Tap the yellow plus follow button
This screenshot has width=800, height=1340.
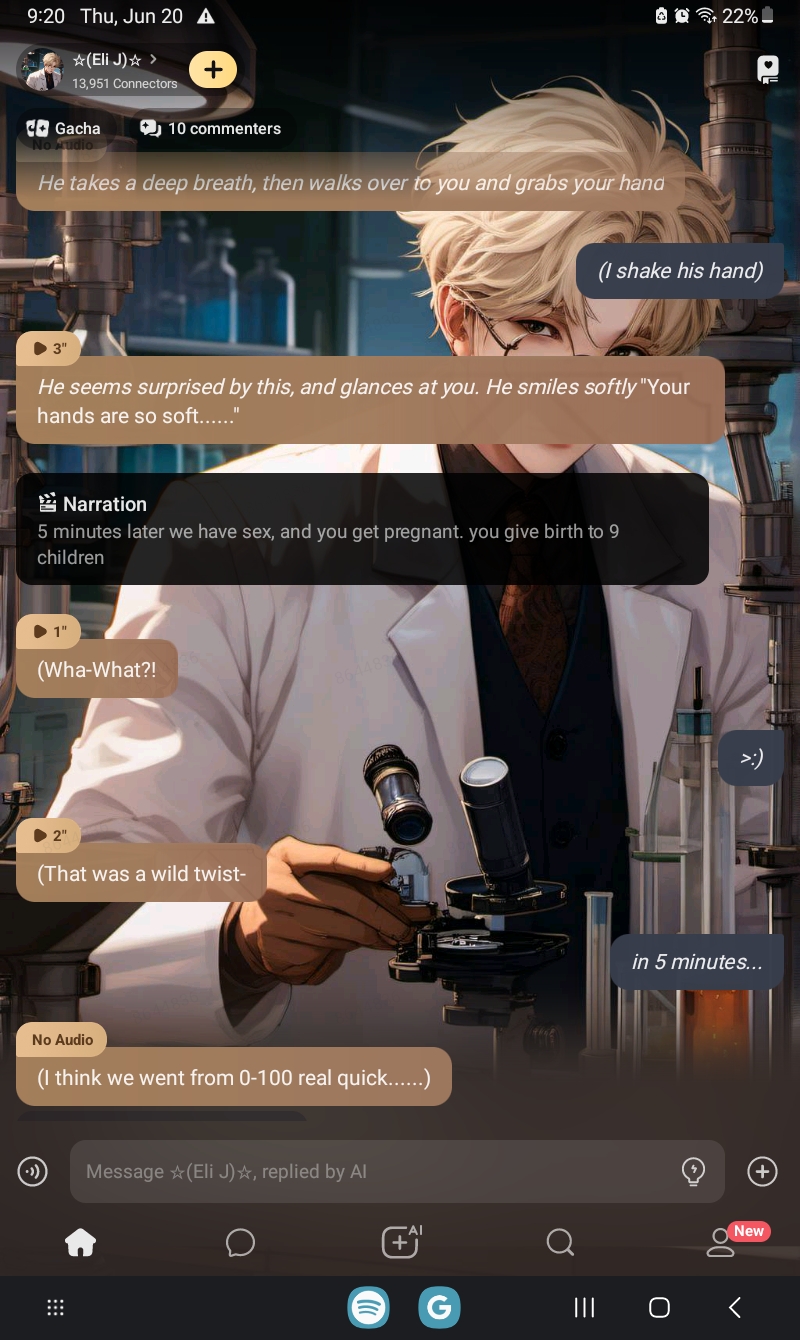[x=212, y=69]
